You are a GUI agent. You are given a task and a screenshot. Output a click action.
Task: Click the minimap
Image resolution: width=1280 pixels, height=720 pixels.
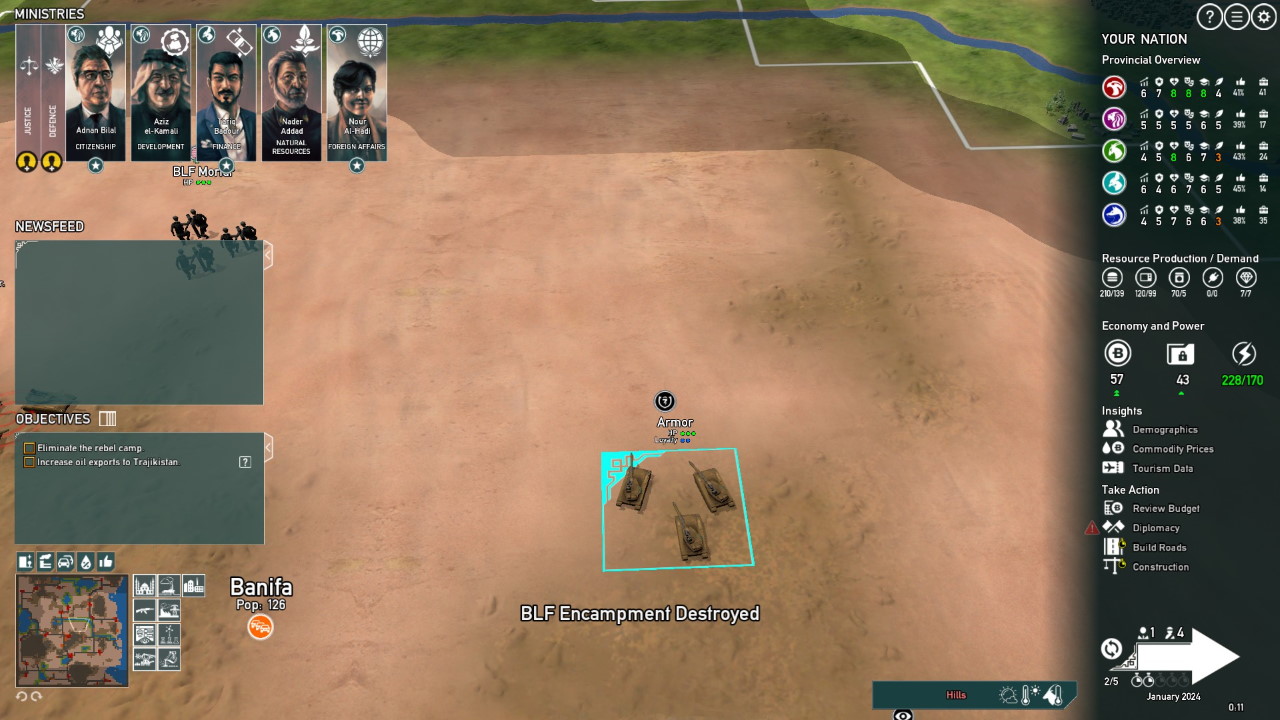tap(72, 630)
